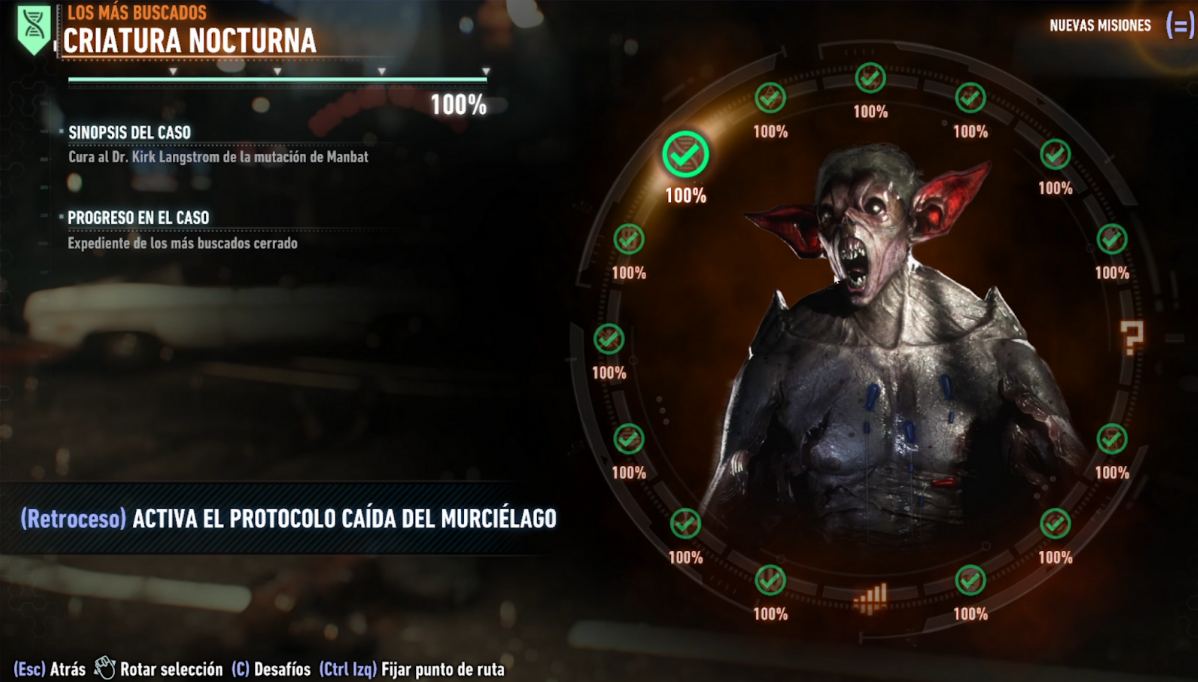This screenshot has height=682, width=1198.
Task: Select the highlighted glowing checkmark mission node
Action: (685, 154)
